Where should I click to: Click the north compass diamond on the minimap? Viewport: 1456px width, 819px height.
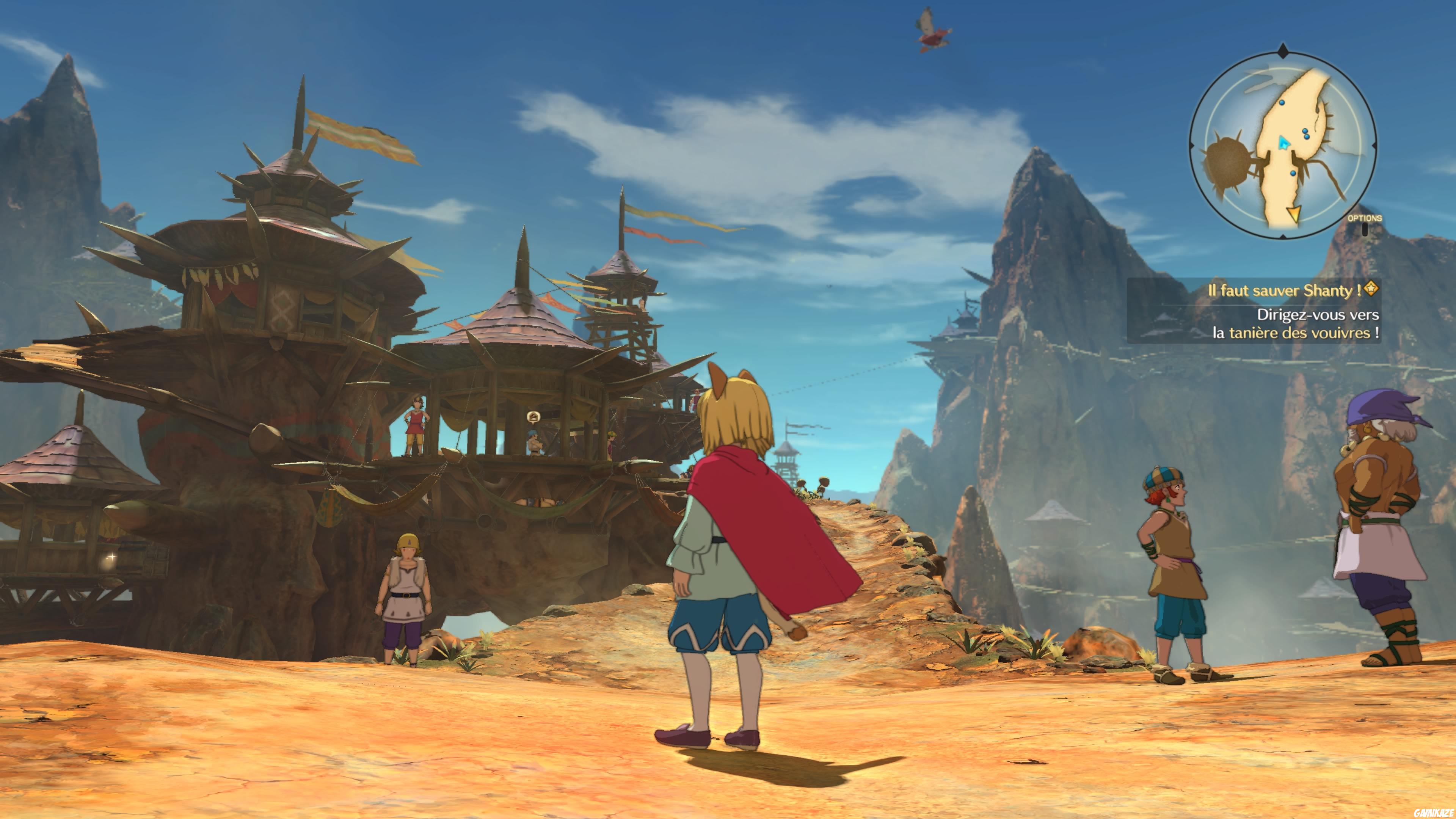1283,50
